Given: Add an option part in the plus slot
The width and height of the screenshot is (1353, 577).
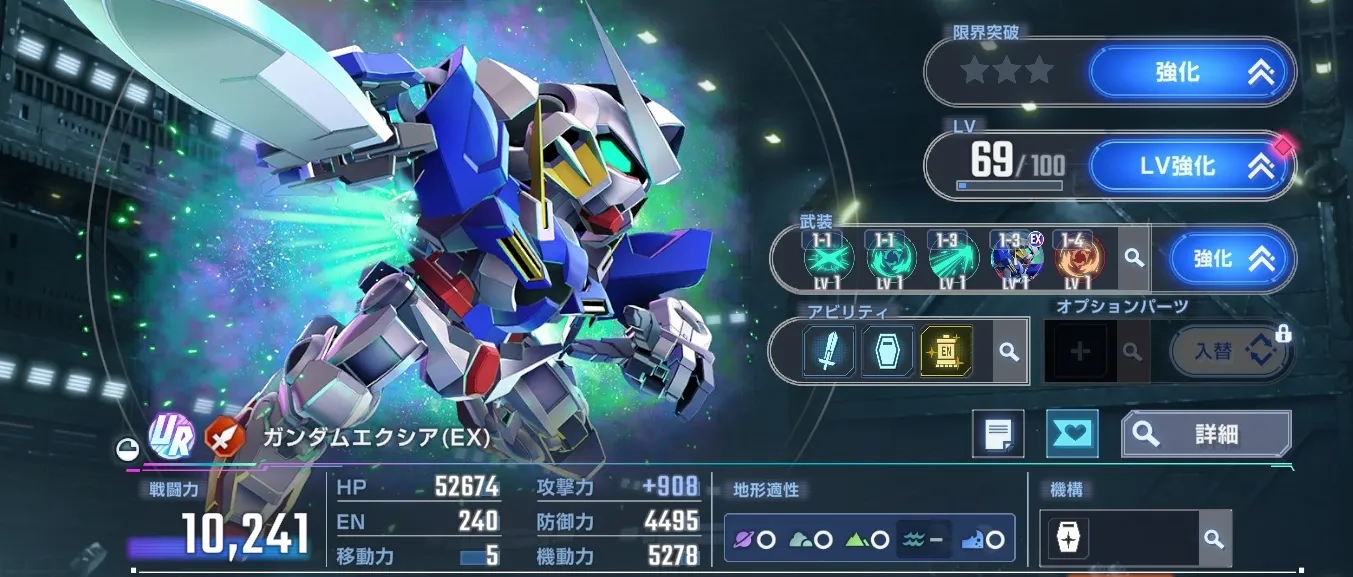Looking at the screenshot, I should pyautogui.click(x=1080, y=352).
